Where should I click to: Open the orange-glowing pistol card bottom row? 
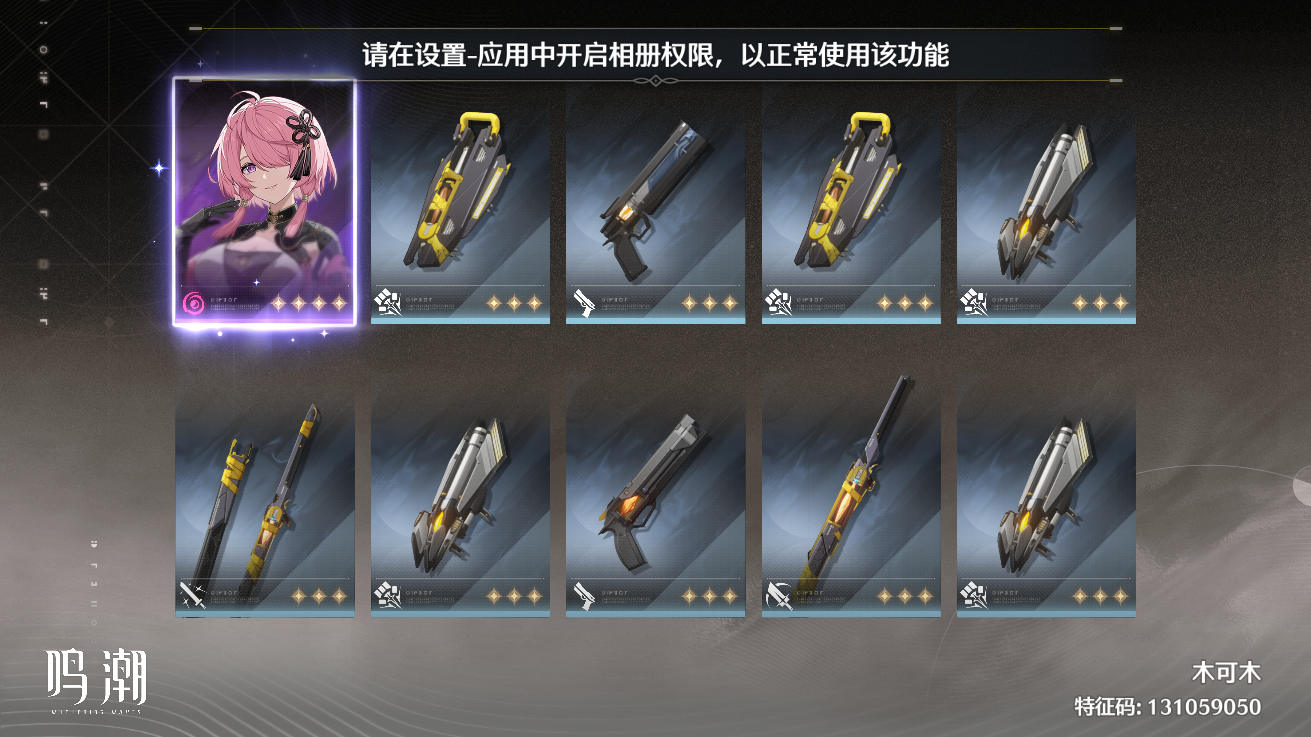click(652, 495)
